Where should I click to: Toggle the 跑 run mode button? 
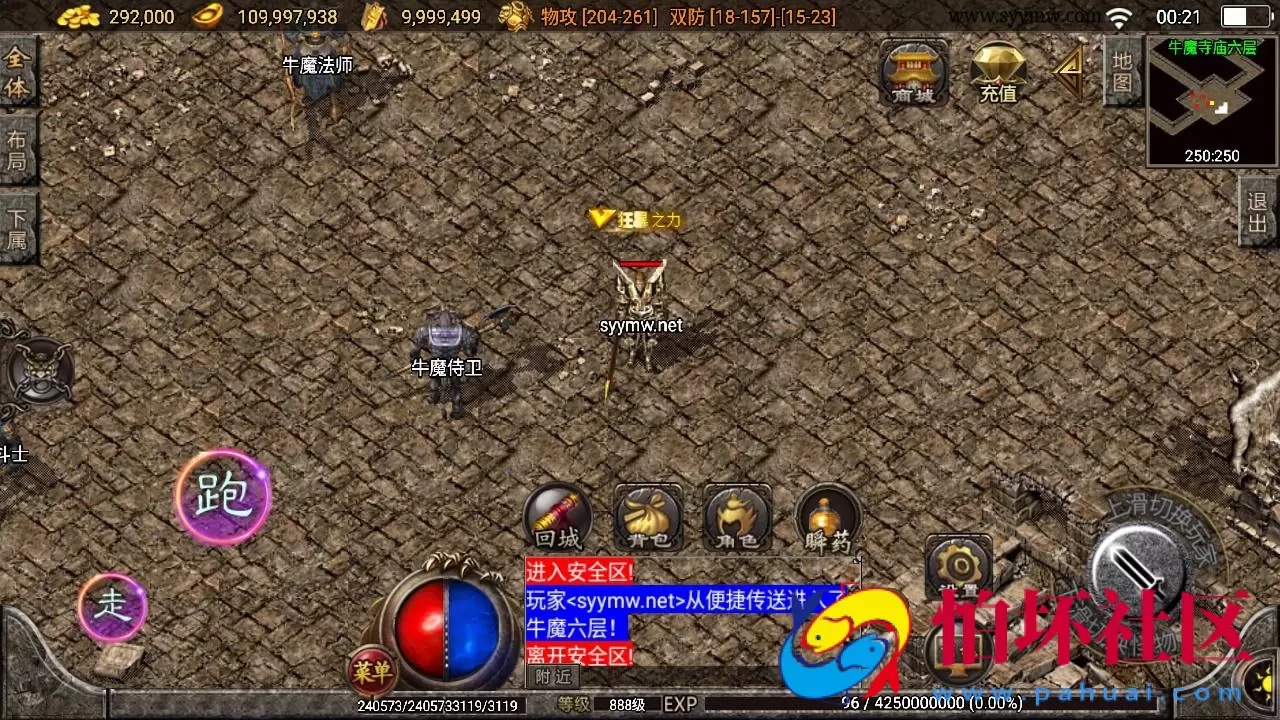point(222,497)
